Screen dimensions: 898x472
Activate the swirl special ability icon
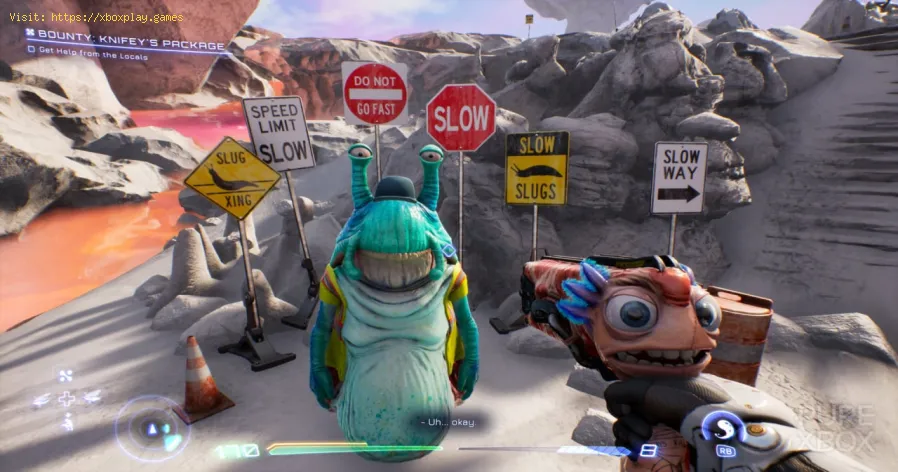tap(722, 427)
